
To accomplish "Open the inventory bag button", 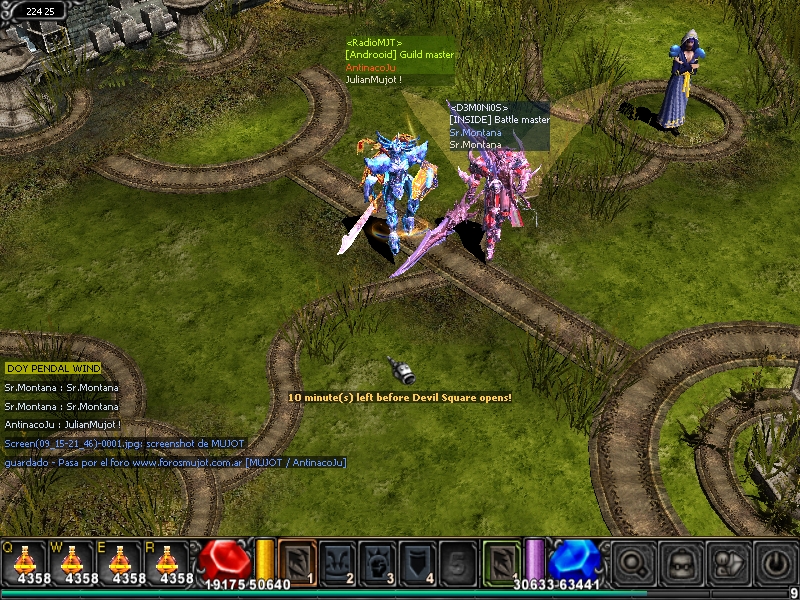I will (x=681, y=562).
